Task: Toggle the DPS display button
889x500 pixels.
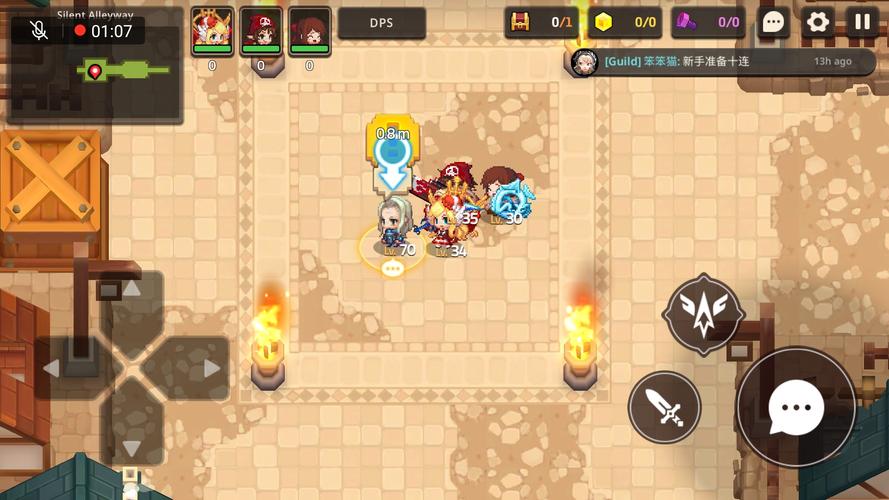Action: pos(381,23)
